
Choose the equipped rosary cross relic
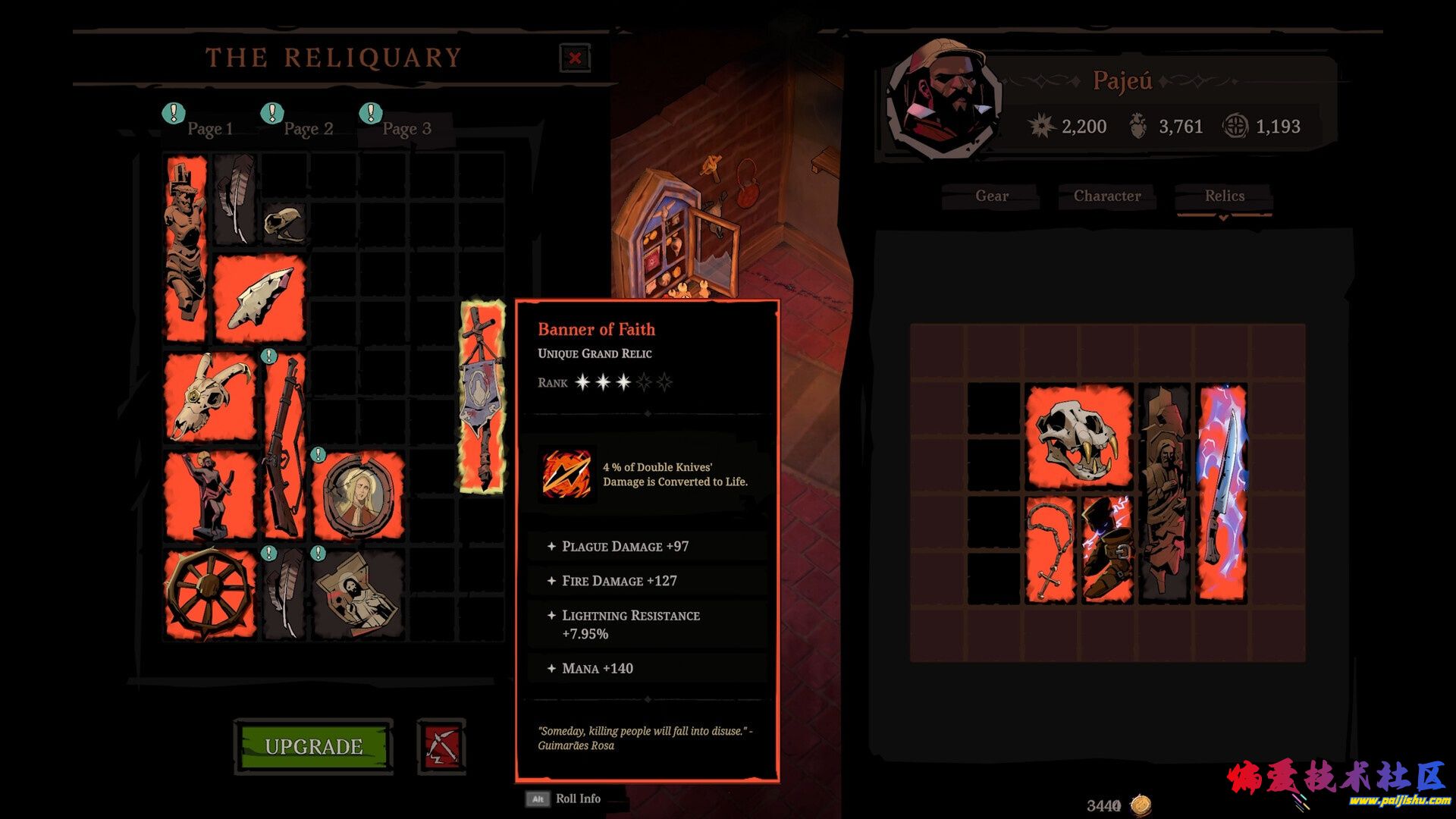1050,549
